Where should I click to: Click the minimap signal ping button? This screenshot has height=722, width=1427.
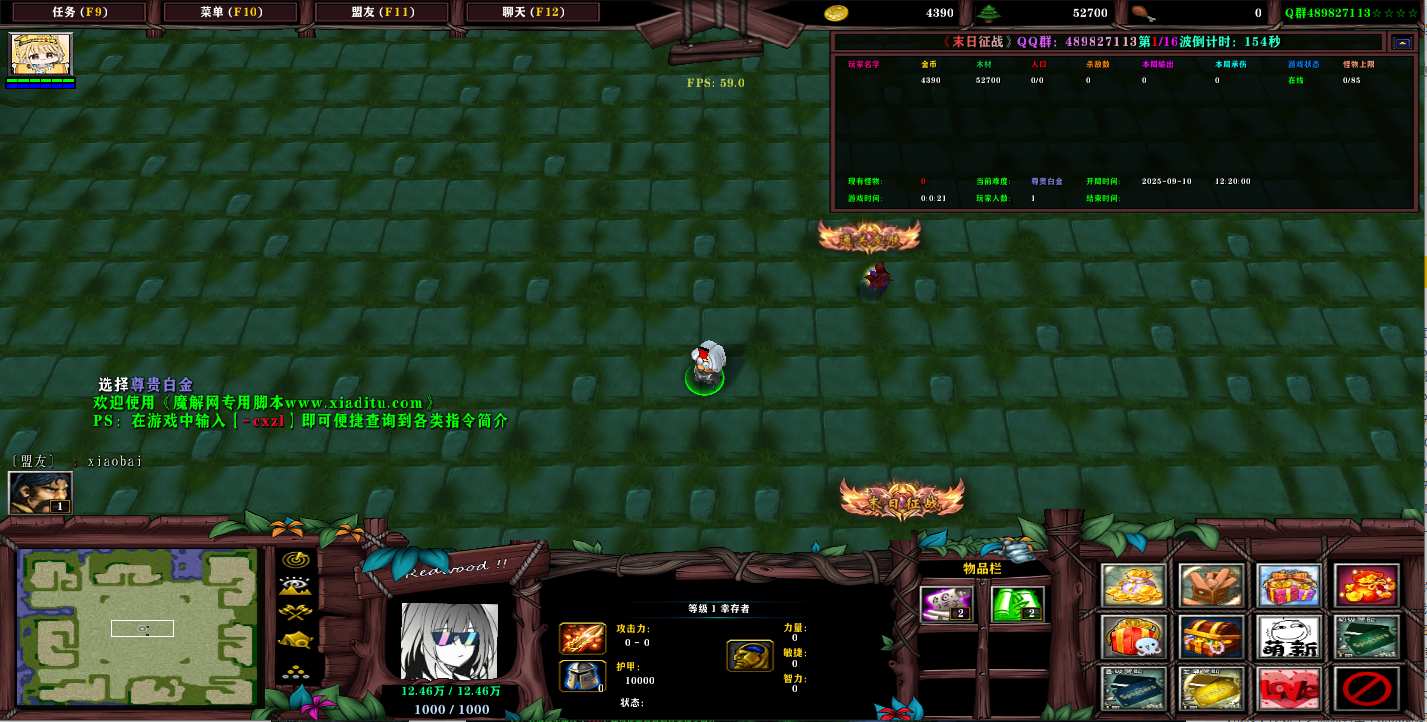[x=296, y=560]
